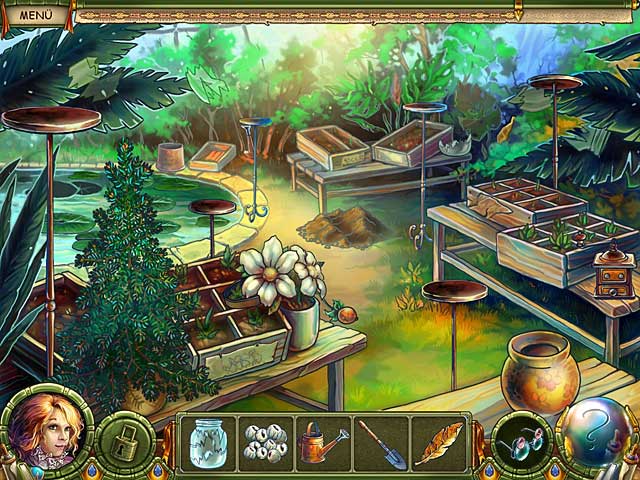
Task: Pick the golden feather inventory item
Action: coord(438,443)
